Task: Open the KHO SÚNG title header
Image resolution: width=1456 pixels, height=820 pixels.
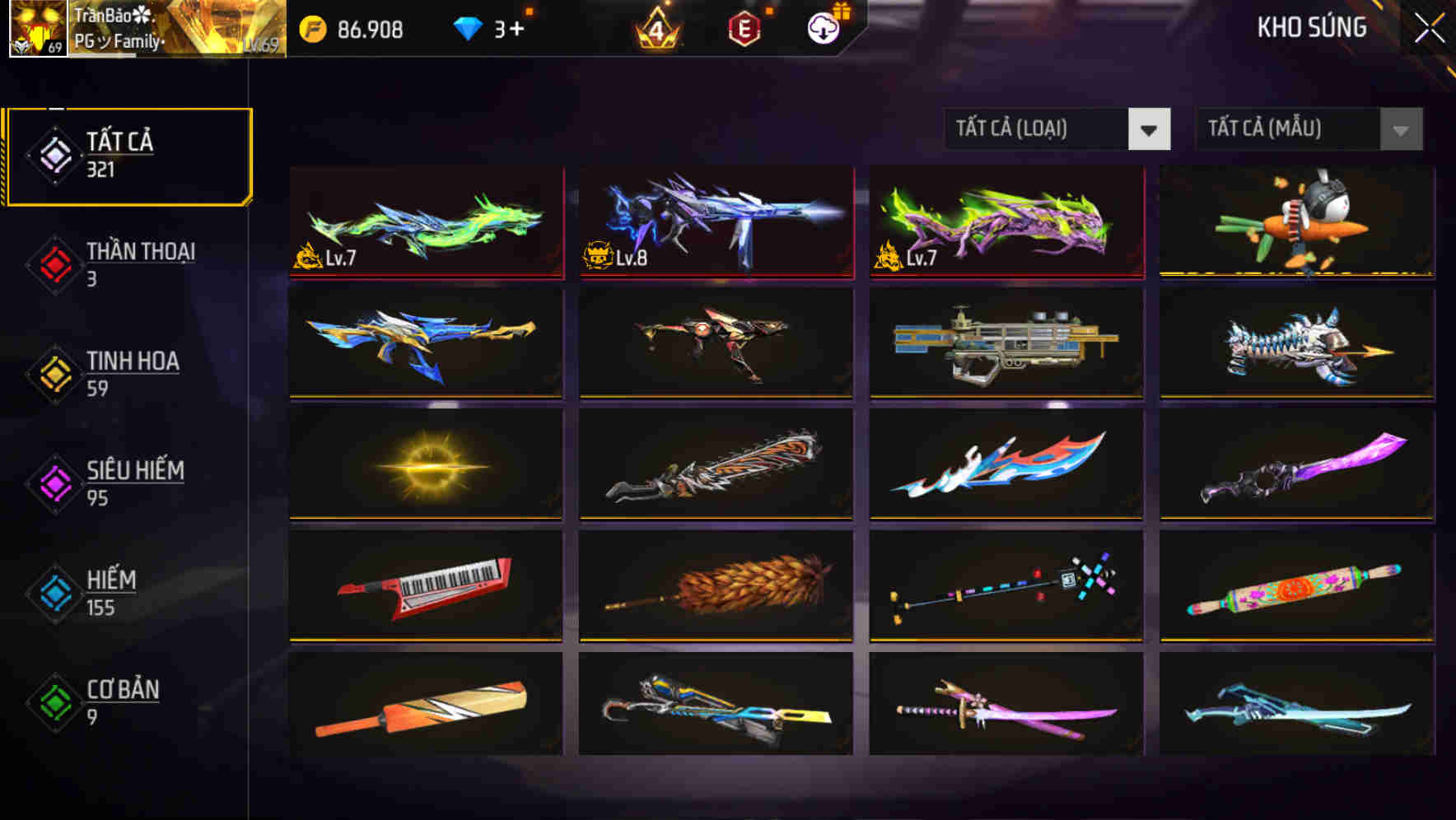Action: [1312, 28]
